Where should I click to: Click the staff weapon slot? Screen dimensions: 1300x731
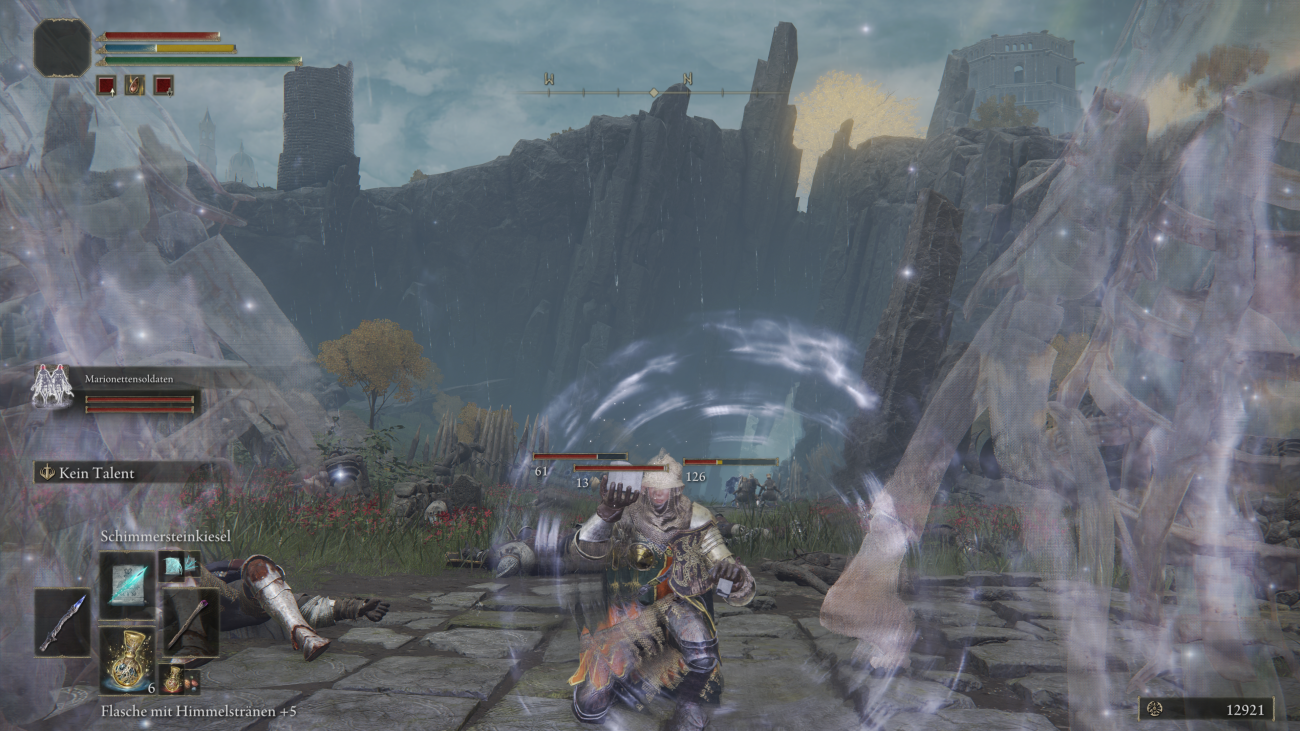[x=190, y=622]
